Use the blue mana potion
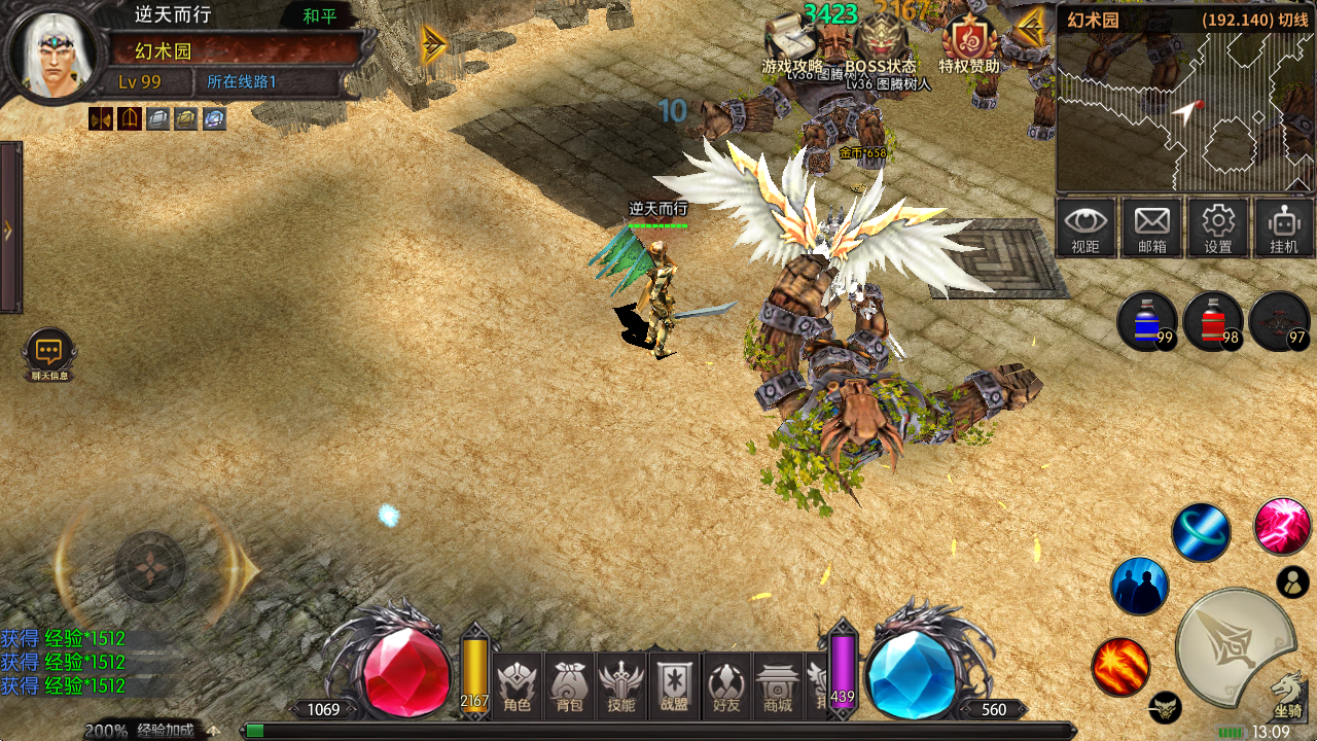1317x741 pixels. click(x=1147, y=321)
